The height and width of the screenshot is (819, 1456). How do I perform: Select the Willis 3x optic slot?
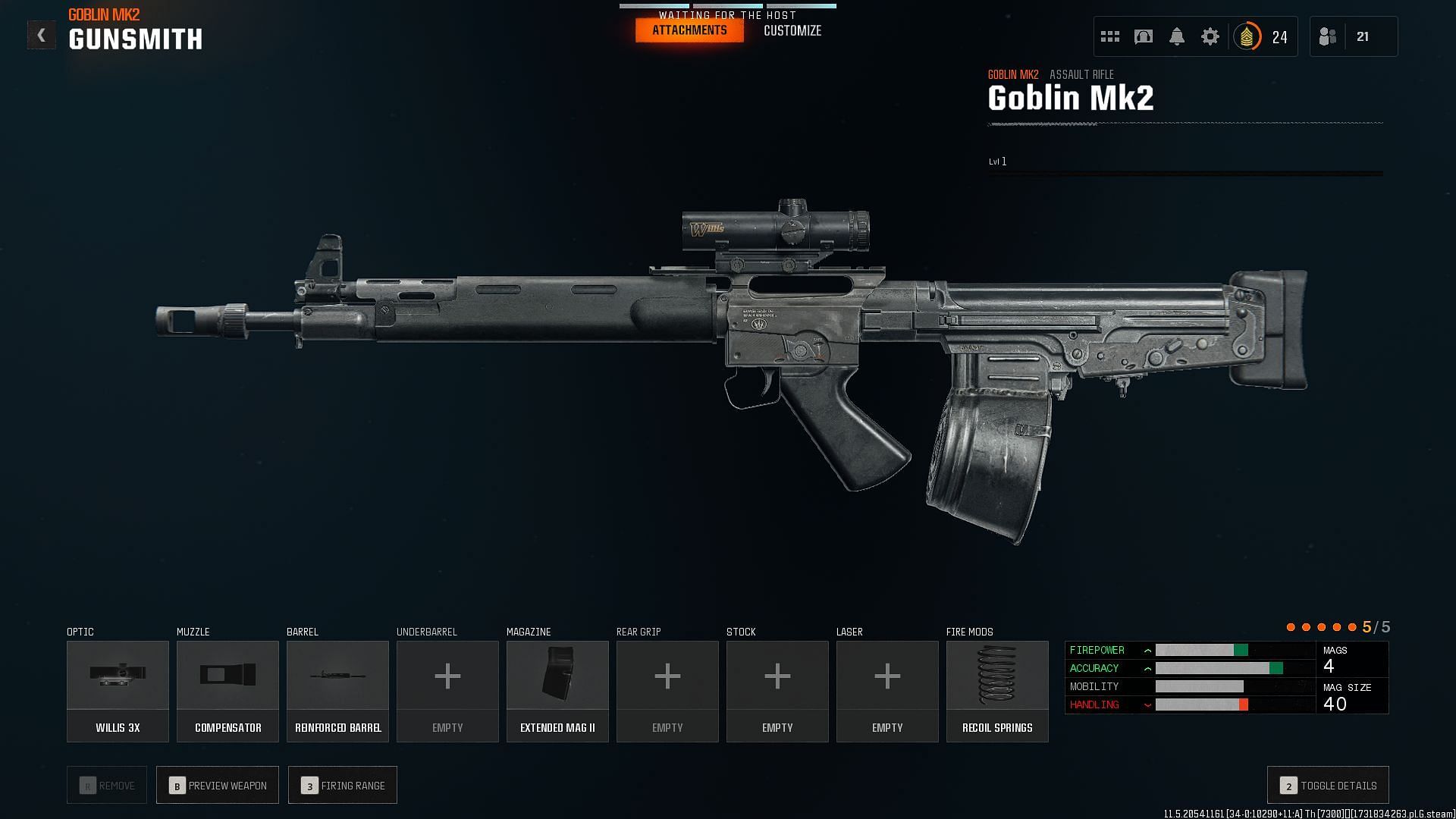118,691
